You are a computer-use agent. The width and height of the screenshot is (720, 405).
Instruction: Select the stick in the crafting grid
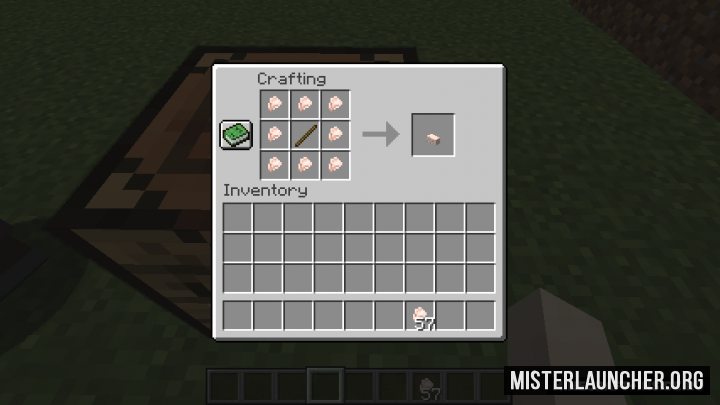click(x=306, y=133)
